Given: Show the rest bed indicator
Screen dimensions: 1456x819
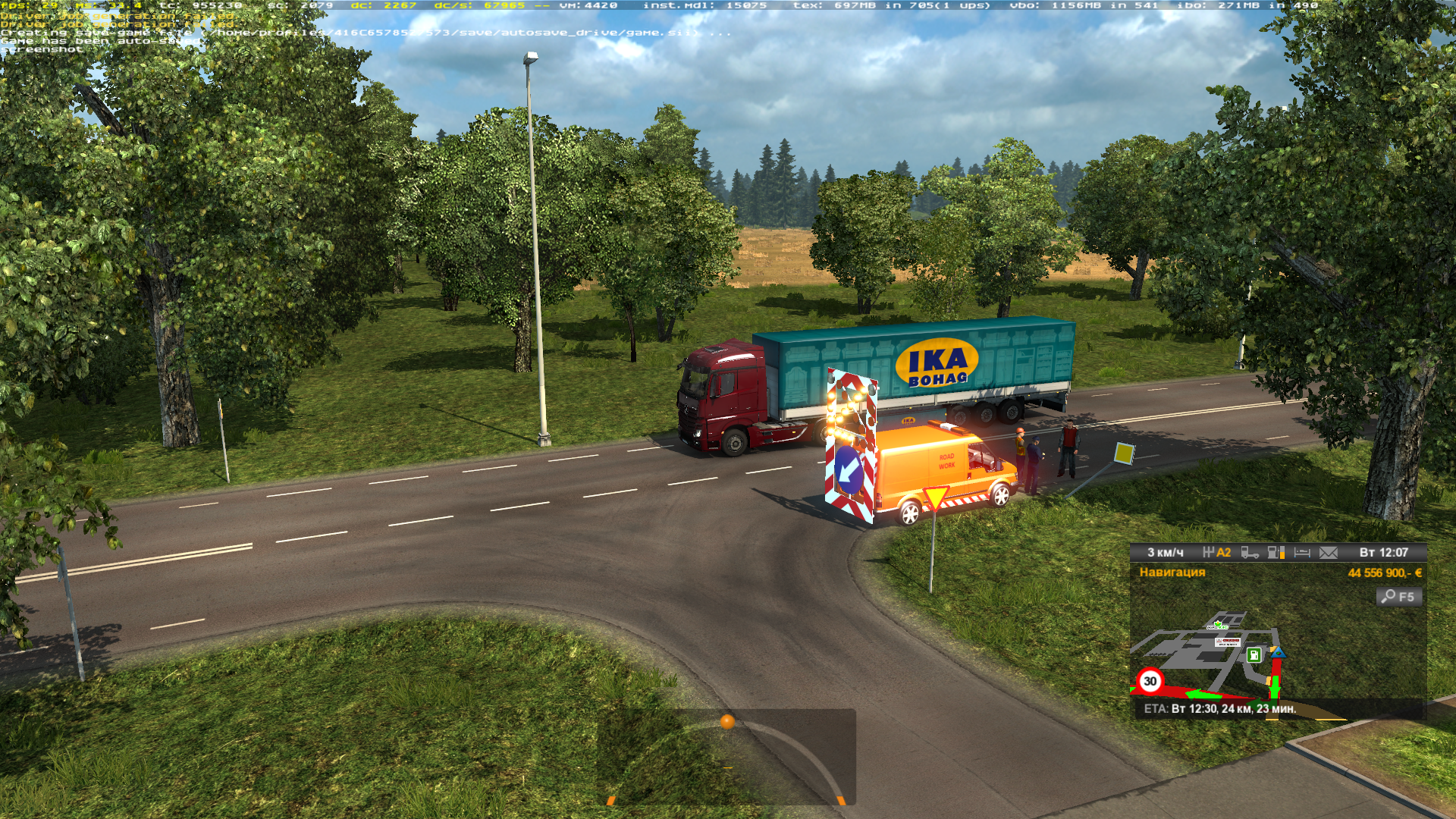Looking at the screenshot, I should tap(1302, 553).
